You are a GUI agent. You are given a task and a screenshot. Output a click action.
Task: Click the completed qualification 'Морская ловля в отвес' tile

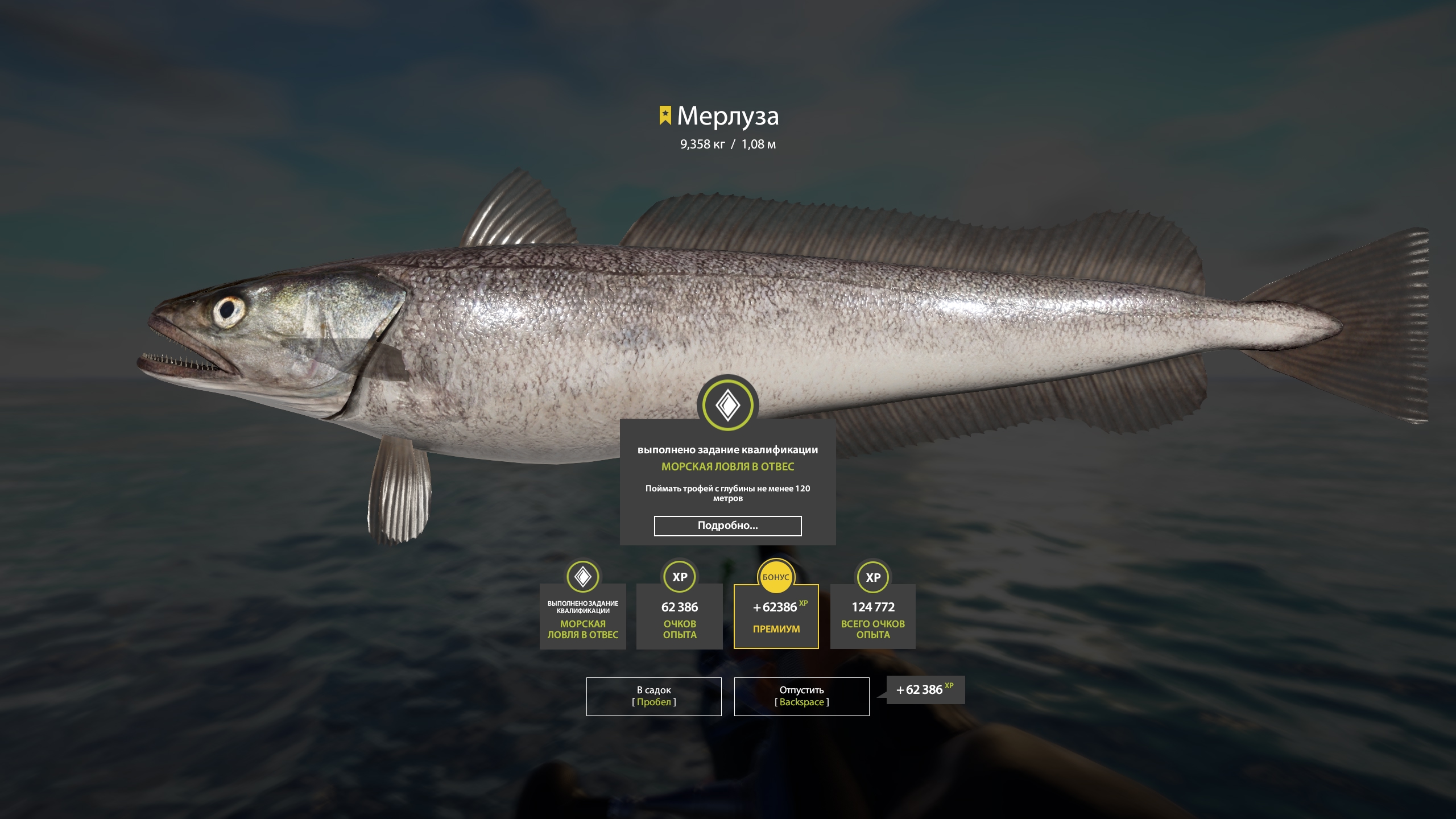582,617
